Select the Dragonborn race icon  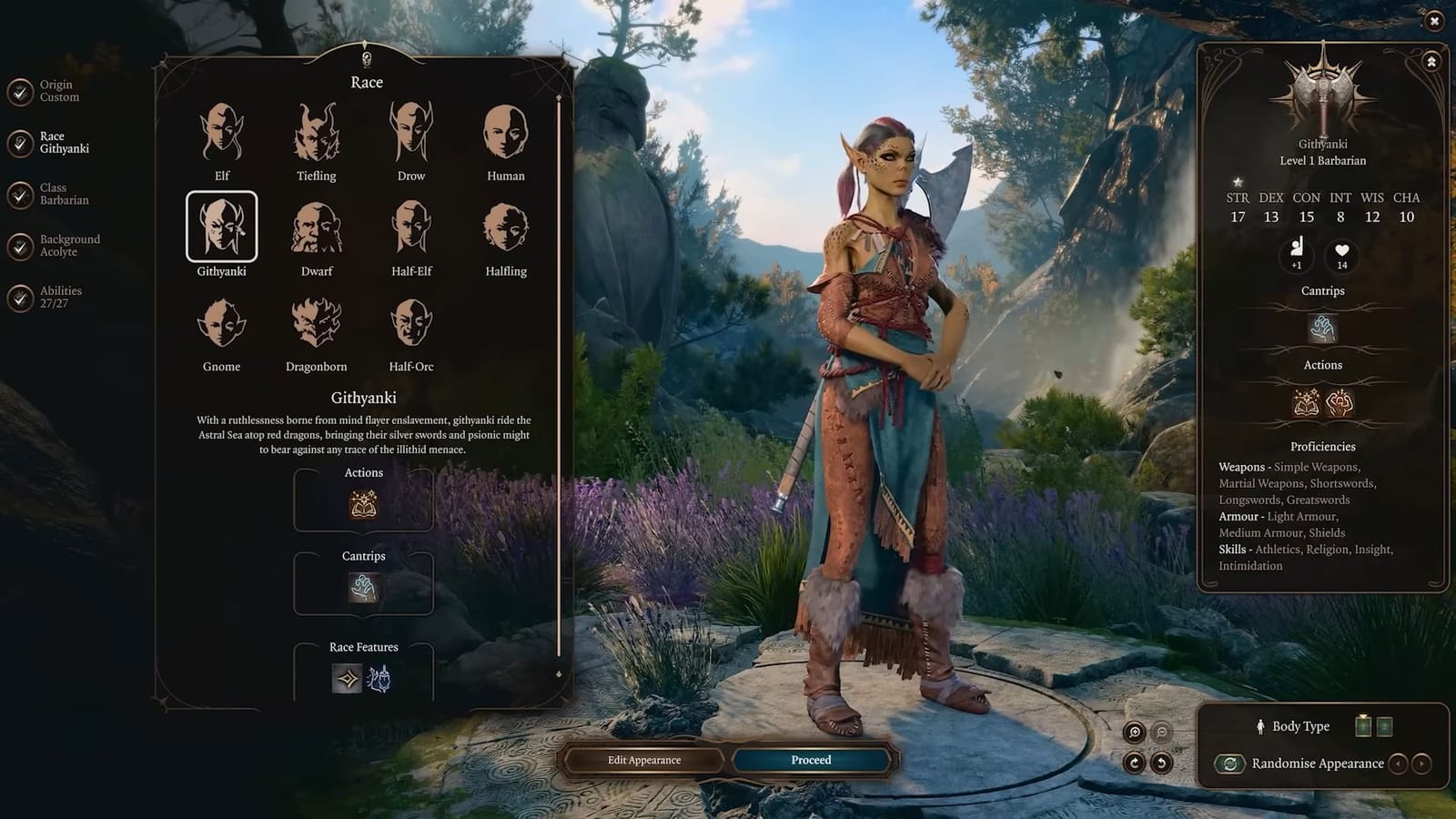pos(316,325)
